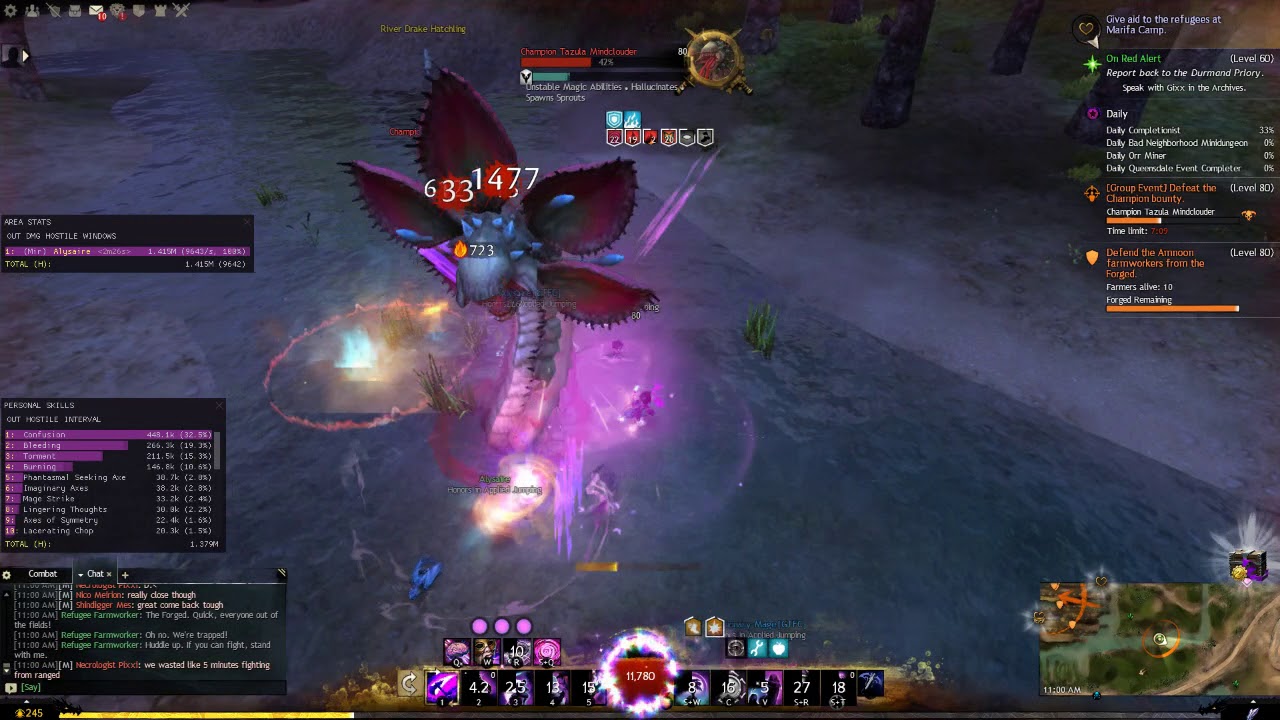Open the mail envelope with 10 unread
Screen dimensions: 1280x720
(96, 11)
